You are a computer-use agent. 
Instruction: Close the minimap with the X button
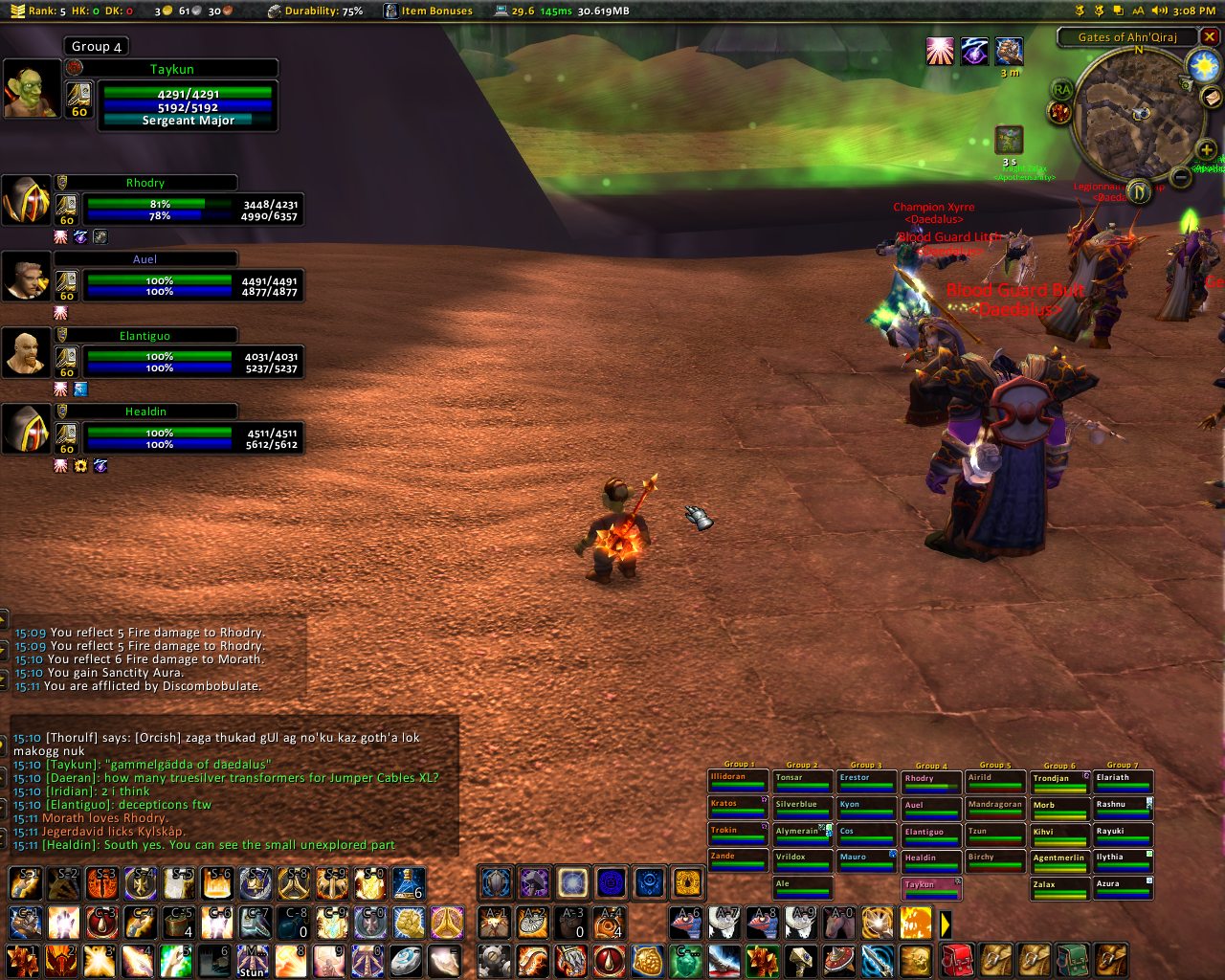coord(1210,37)
